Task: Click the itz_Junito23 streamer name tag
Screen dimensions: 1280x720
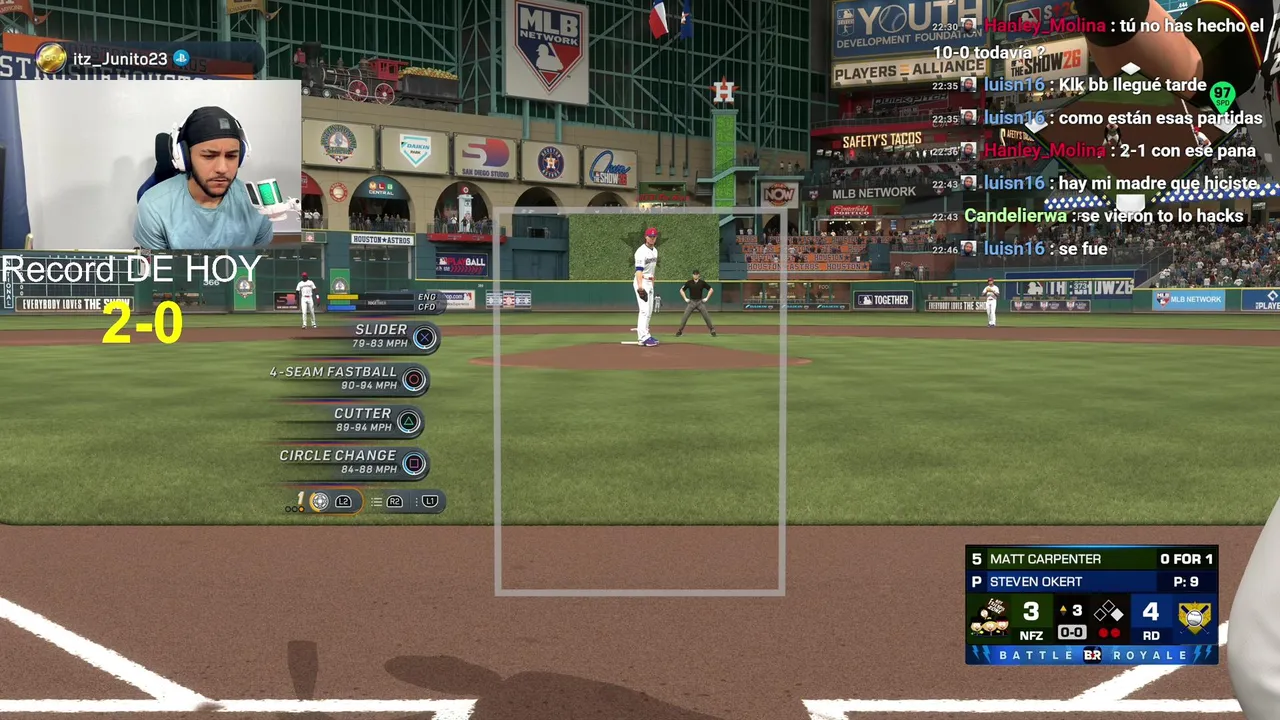Action: 119,59
